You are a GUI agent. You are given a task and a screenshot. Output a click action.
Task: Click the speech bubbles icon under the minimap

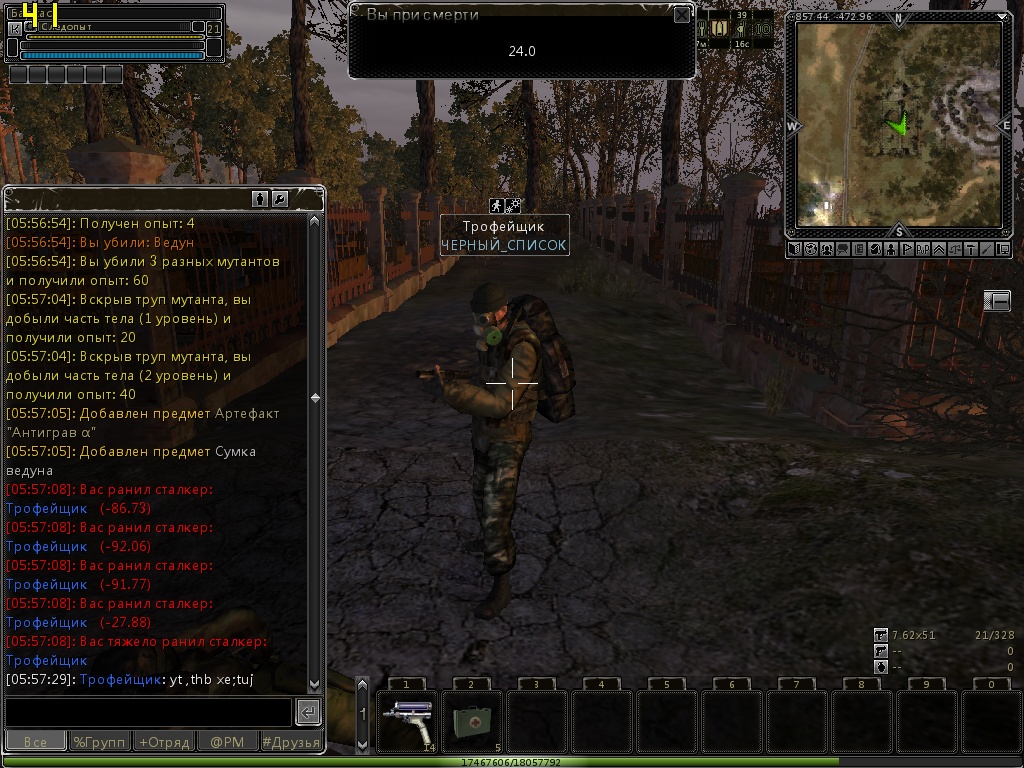843,249
